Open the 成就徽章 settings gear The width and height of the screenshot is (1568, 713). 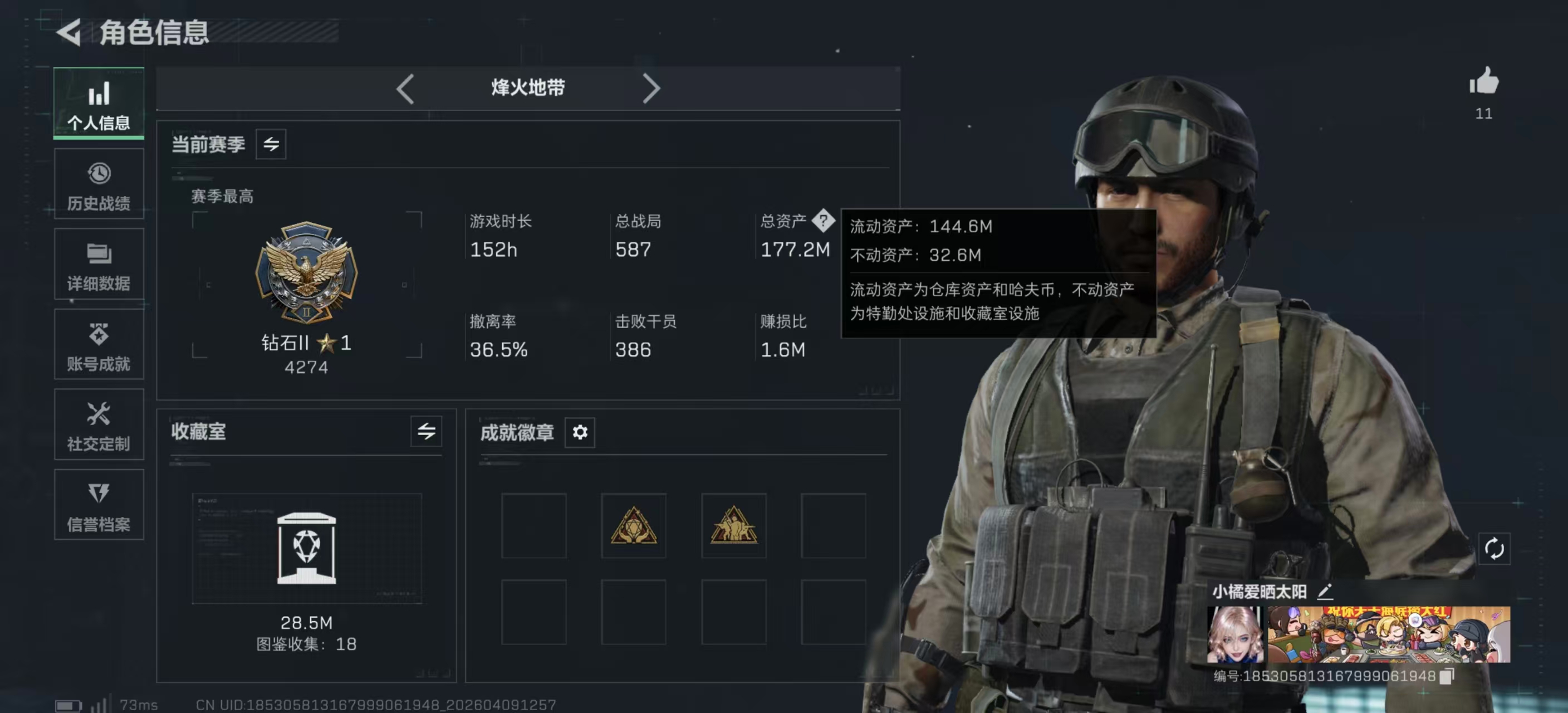click(580, 432)
